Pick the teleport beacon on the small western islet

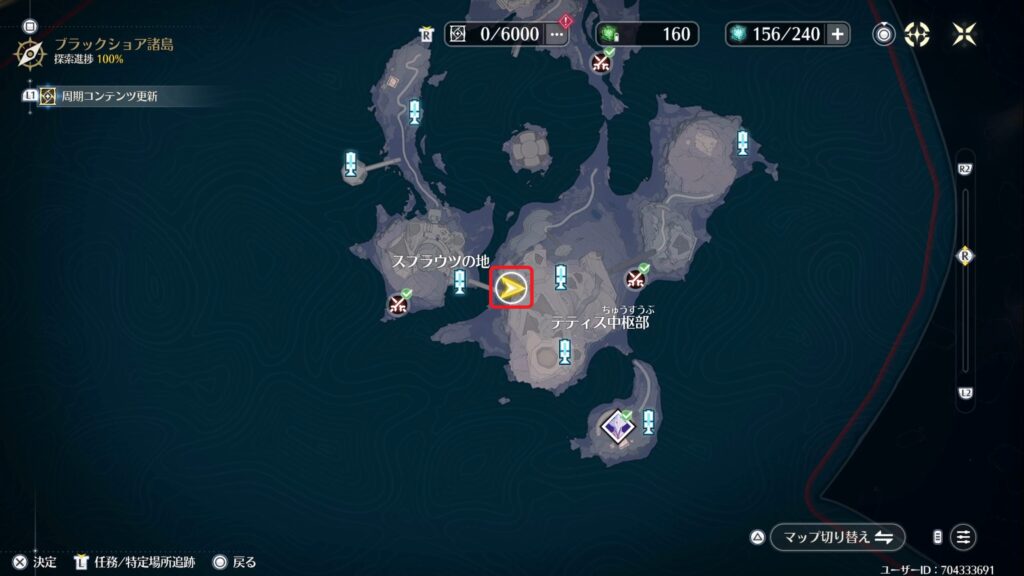pos(351,165)
